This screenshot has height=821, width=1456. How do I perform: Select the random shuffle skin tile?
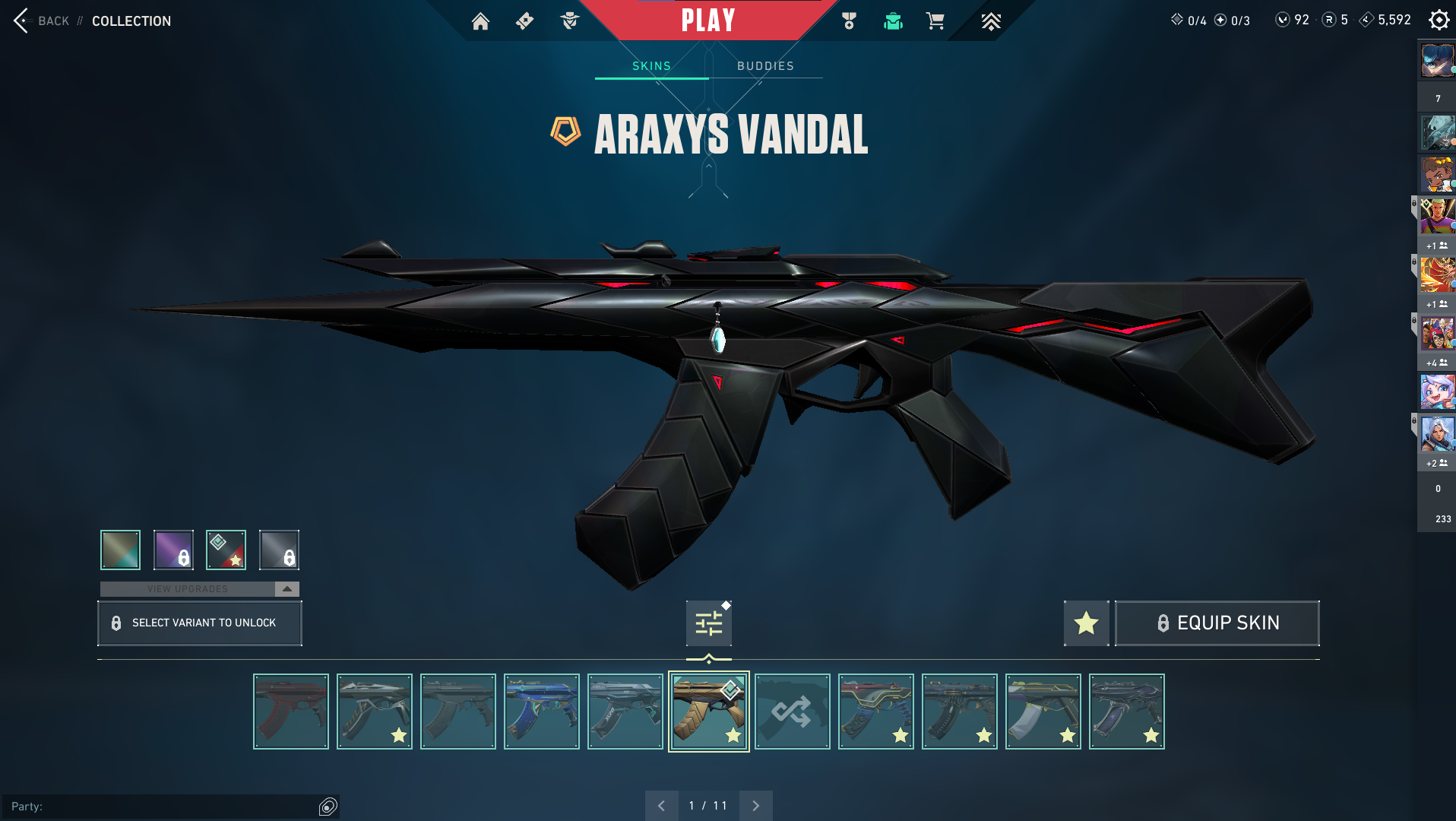click(793, 712)
